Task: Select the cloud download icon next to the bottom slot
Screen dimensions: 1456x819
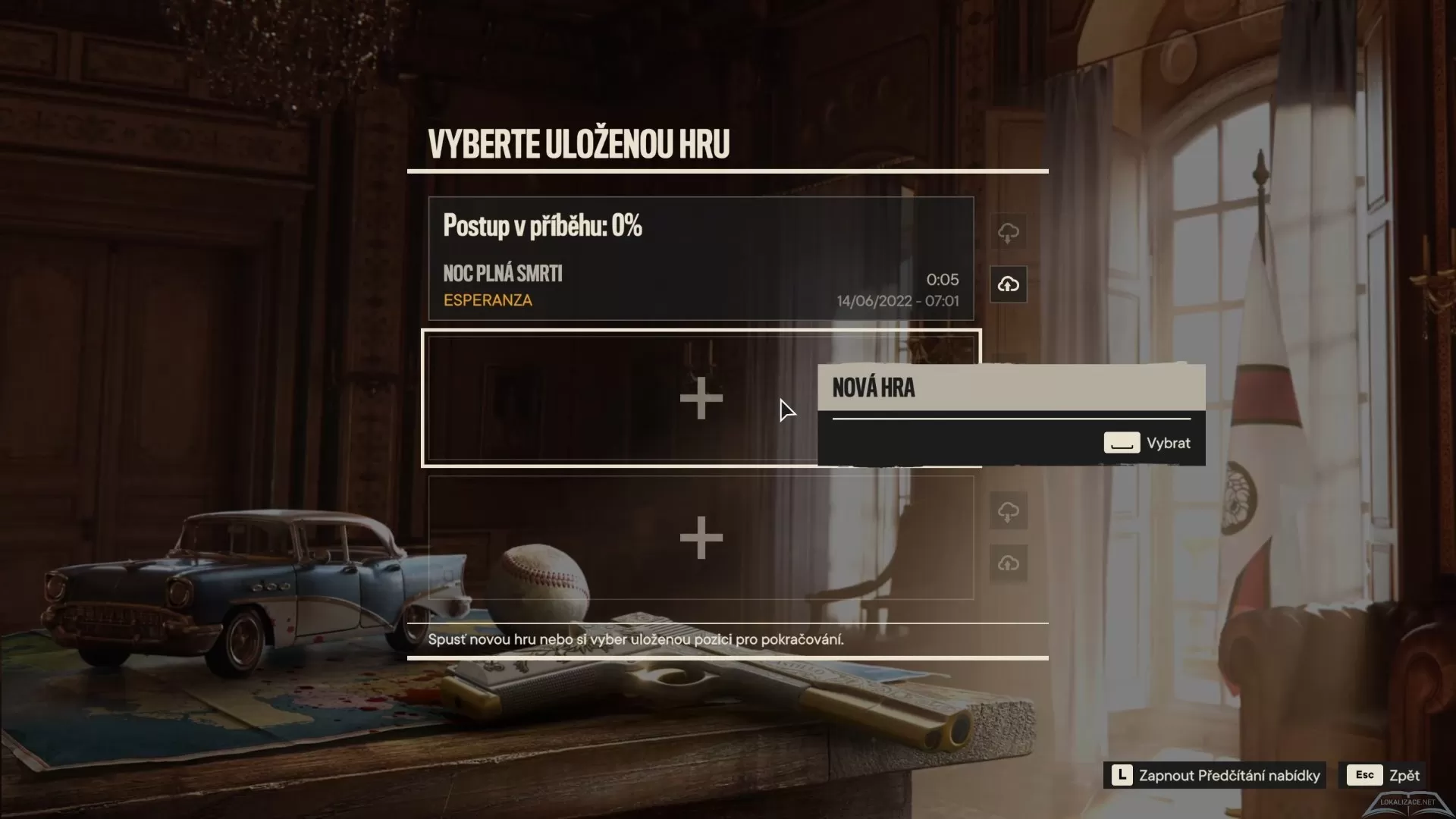Action: [1009, 511]
